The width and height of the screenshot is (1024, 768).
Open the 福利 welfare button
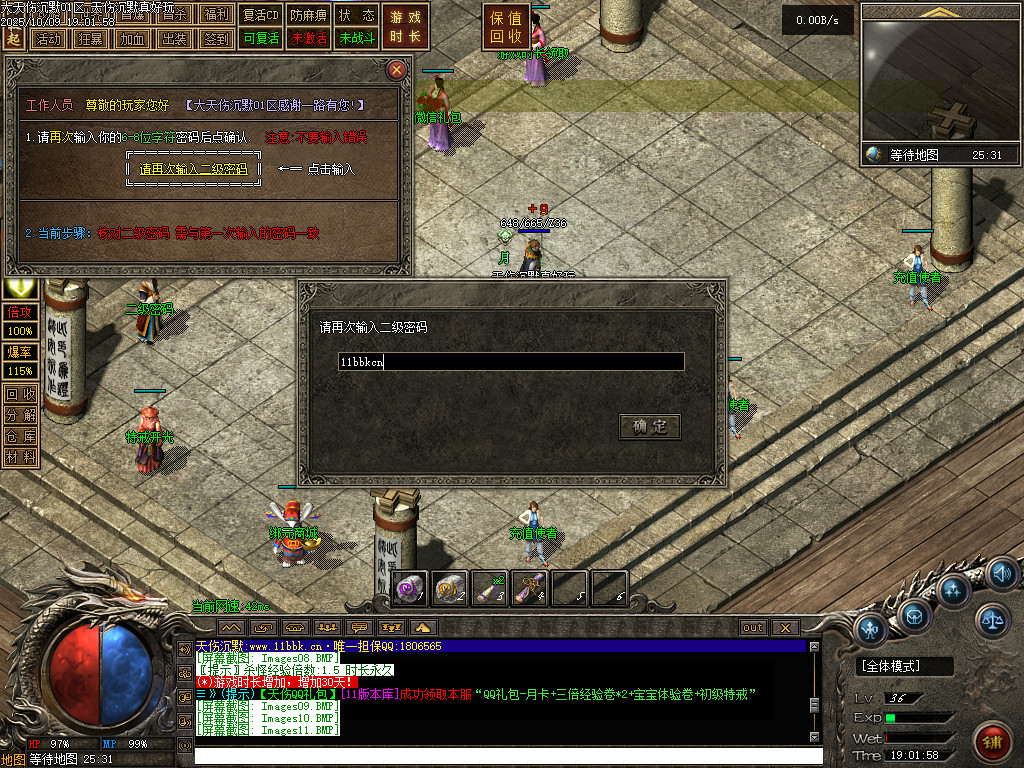215,15
